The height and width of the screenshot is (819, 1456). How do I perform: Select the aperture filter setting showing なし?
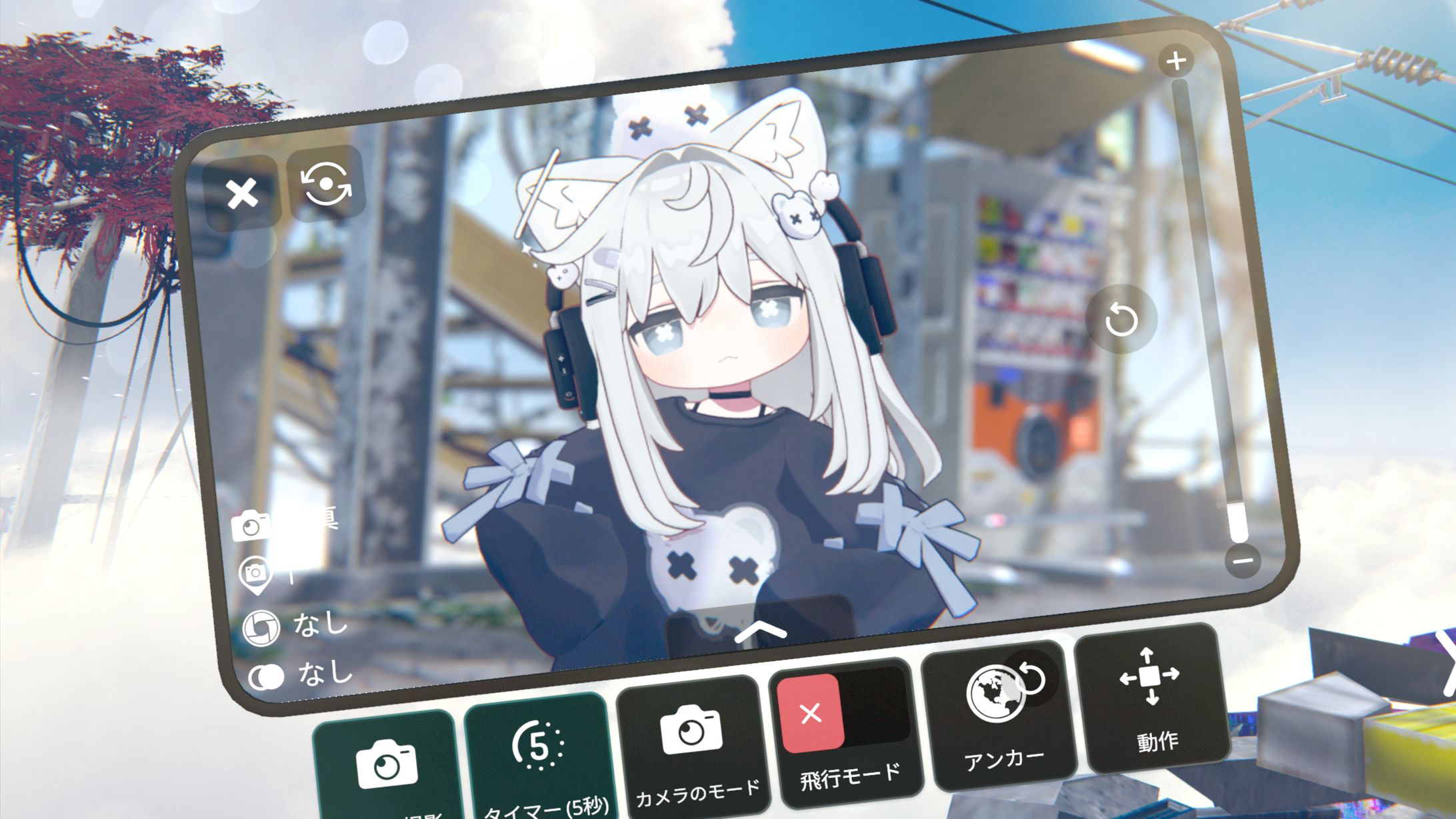pos(260,628)
